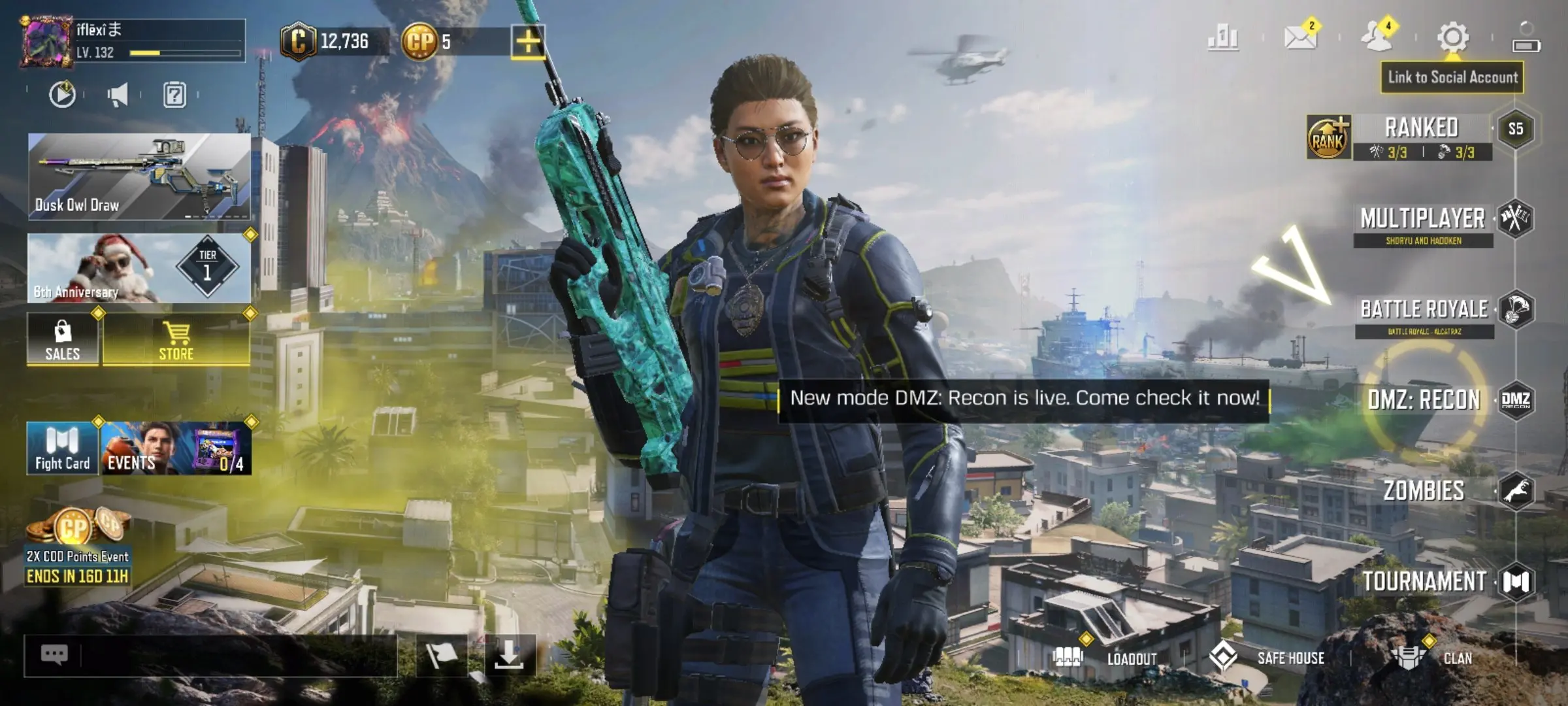The width and height of the screenshot is (1568, 706).
Task: Open the Multiplayer mode
Action: (1423, 220)
